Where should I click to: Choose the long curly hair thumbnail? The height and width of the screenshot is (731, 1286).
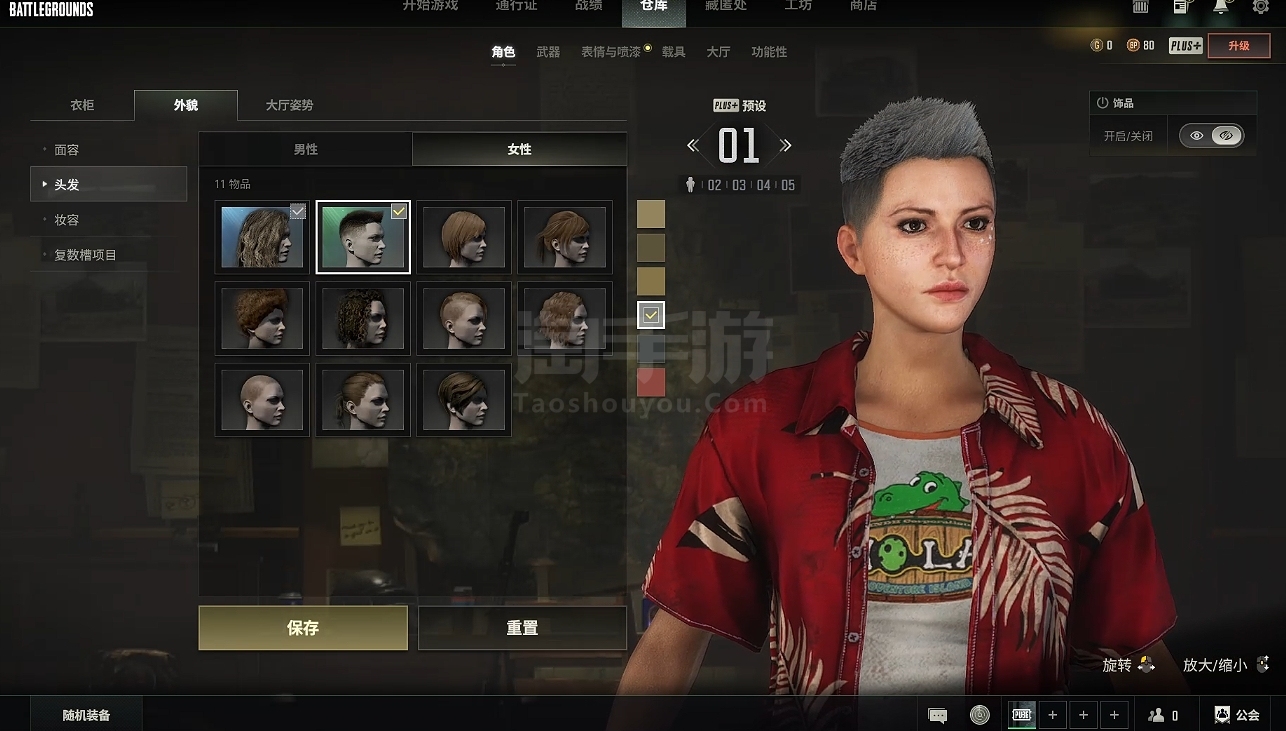(262, 237)
